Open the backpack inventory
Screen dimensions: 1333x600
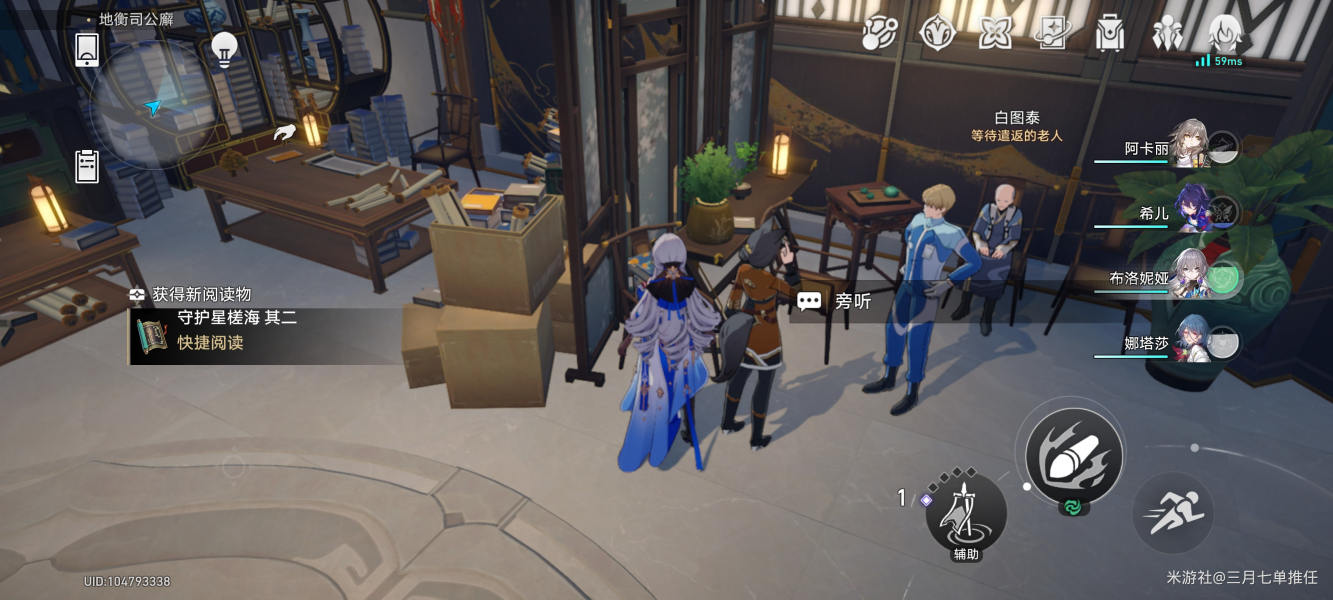click(1110, 33)
